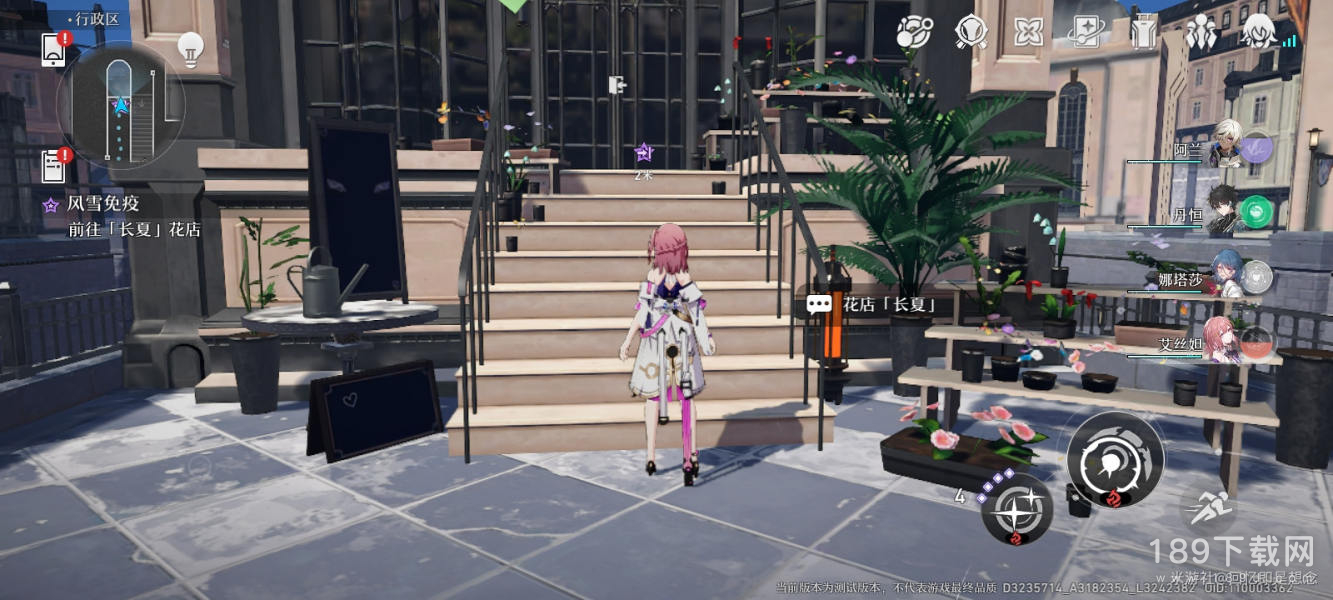Open the star card warp icon
The height and width of the screenshot is (600, 1333).
[x=1085, y=33]
